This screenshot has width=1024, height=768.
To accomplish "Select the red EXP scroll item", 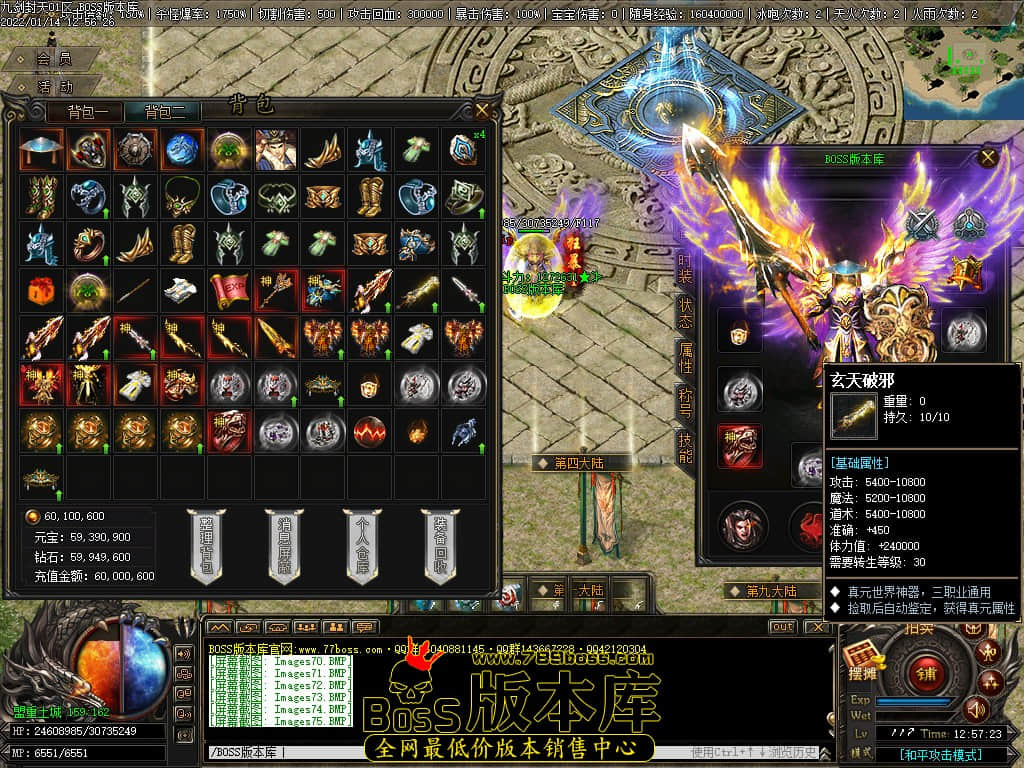I will [228, 290].
